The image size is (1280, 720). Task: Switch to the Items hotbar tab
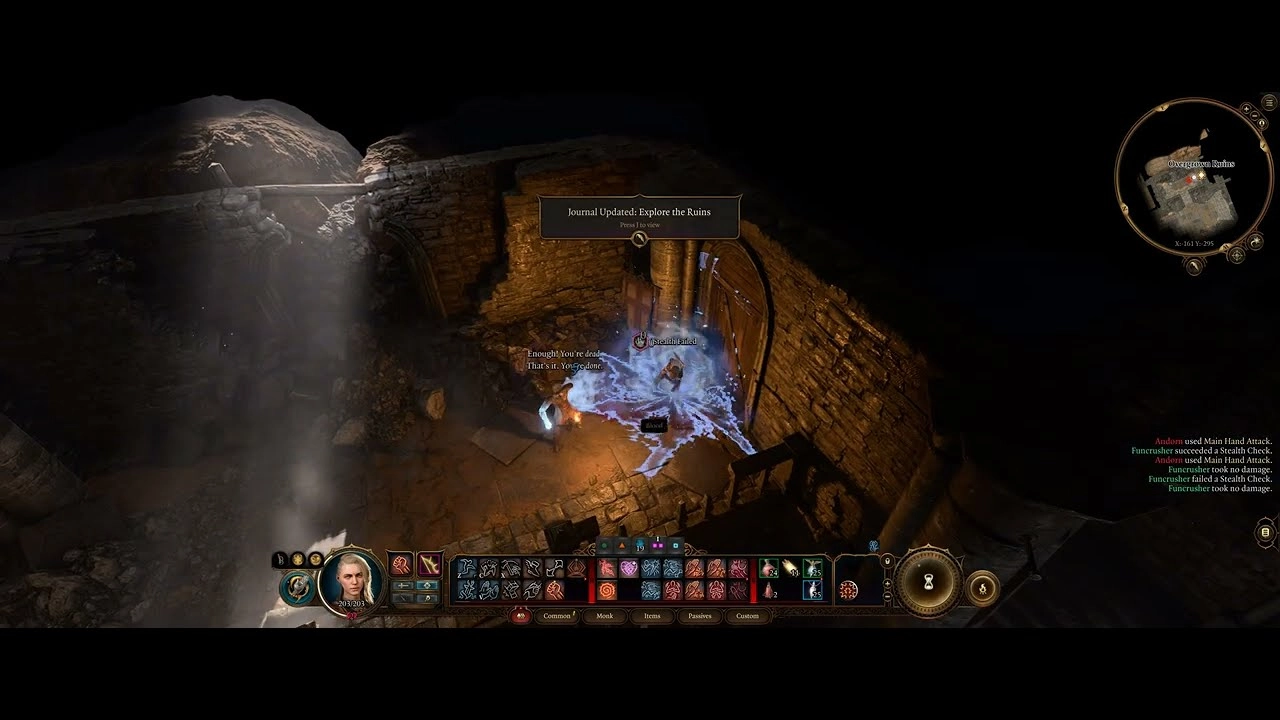click(651, 616)
